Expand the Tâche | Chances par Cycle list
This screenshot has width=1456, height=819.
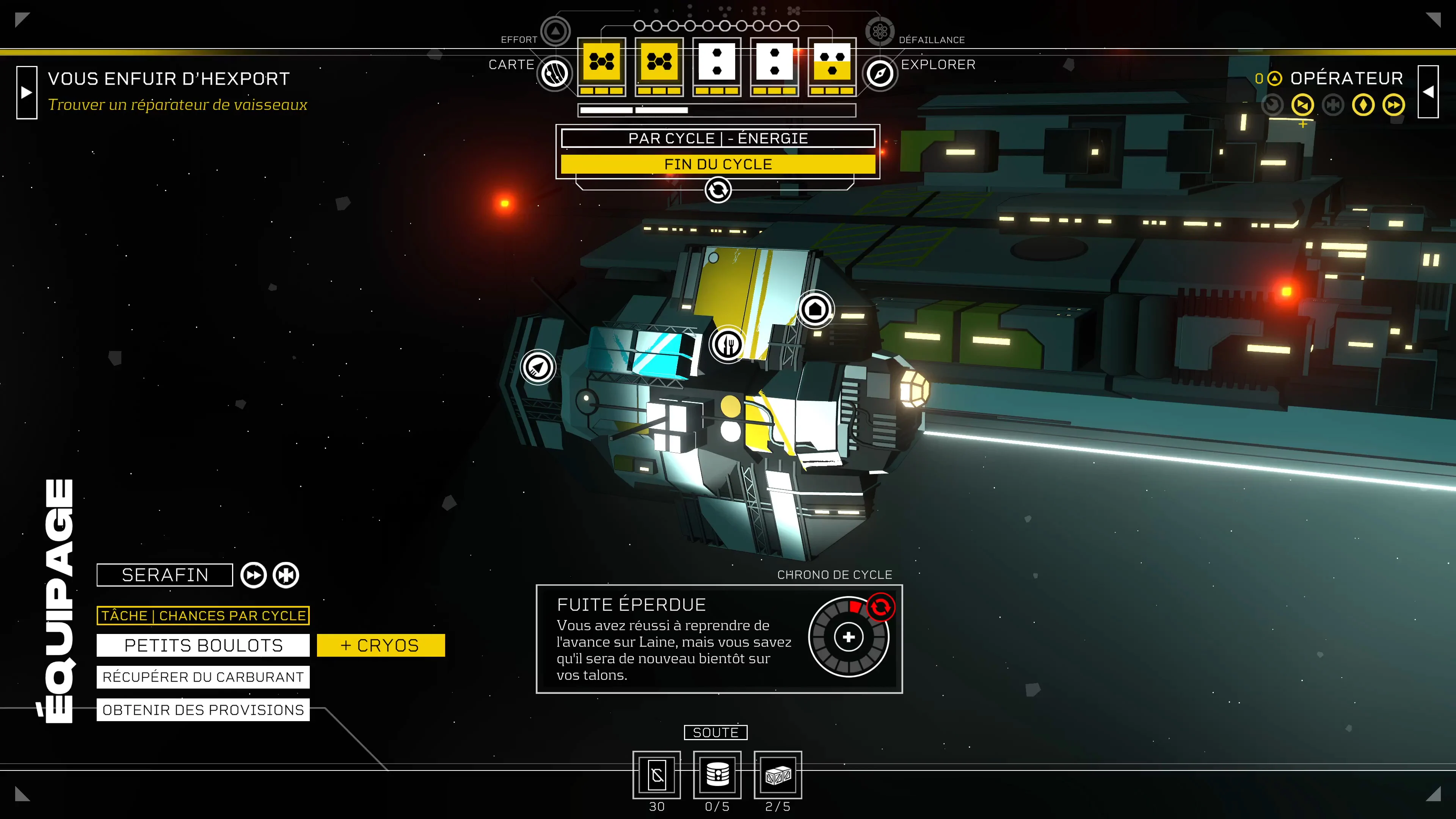coord(202,615)
